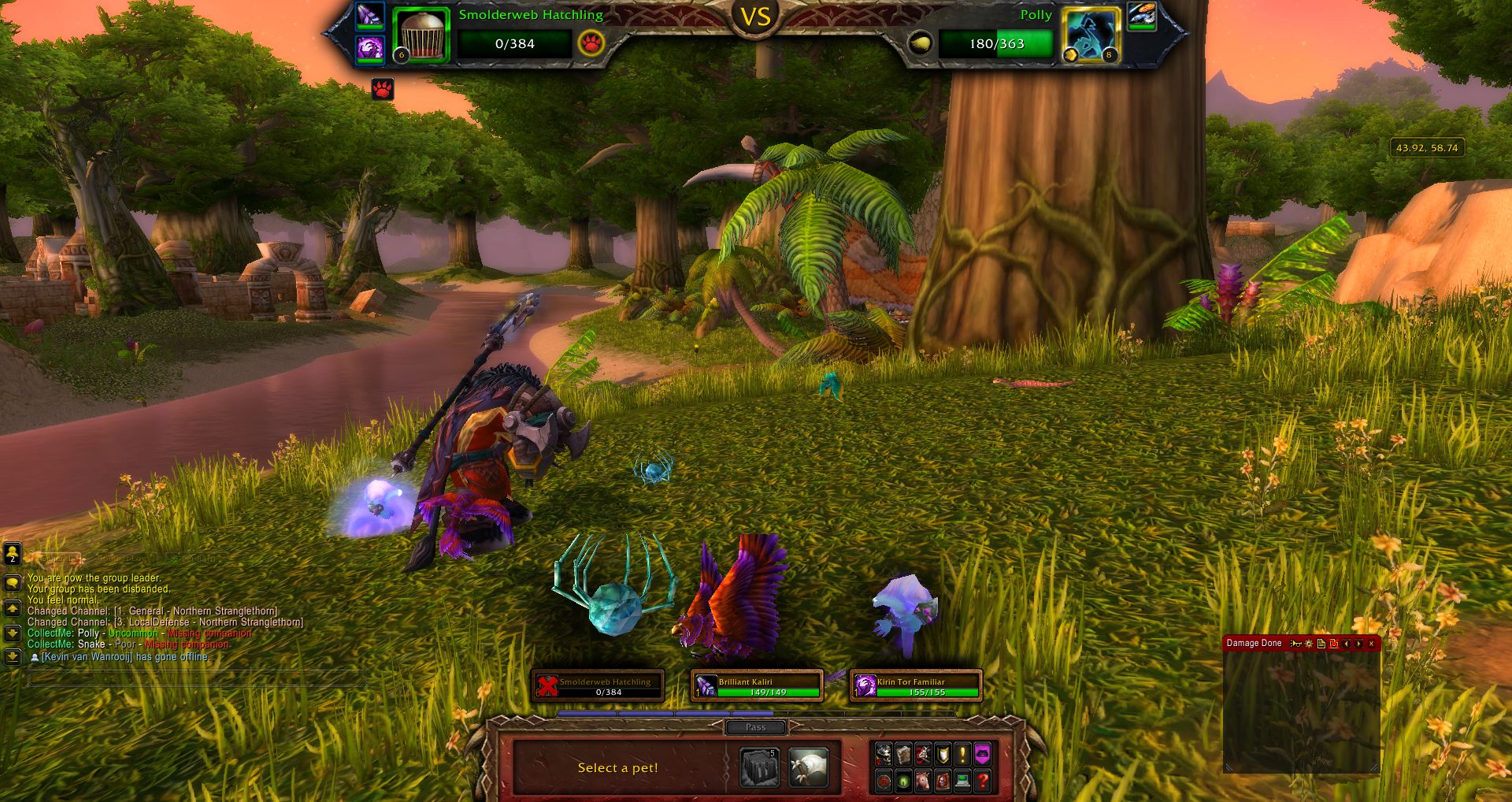The image size is (1512, 802).
Task: Click the white flag forfeit button
Action: [808, 768]
